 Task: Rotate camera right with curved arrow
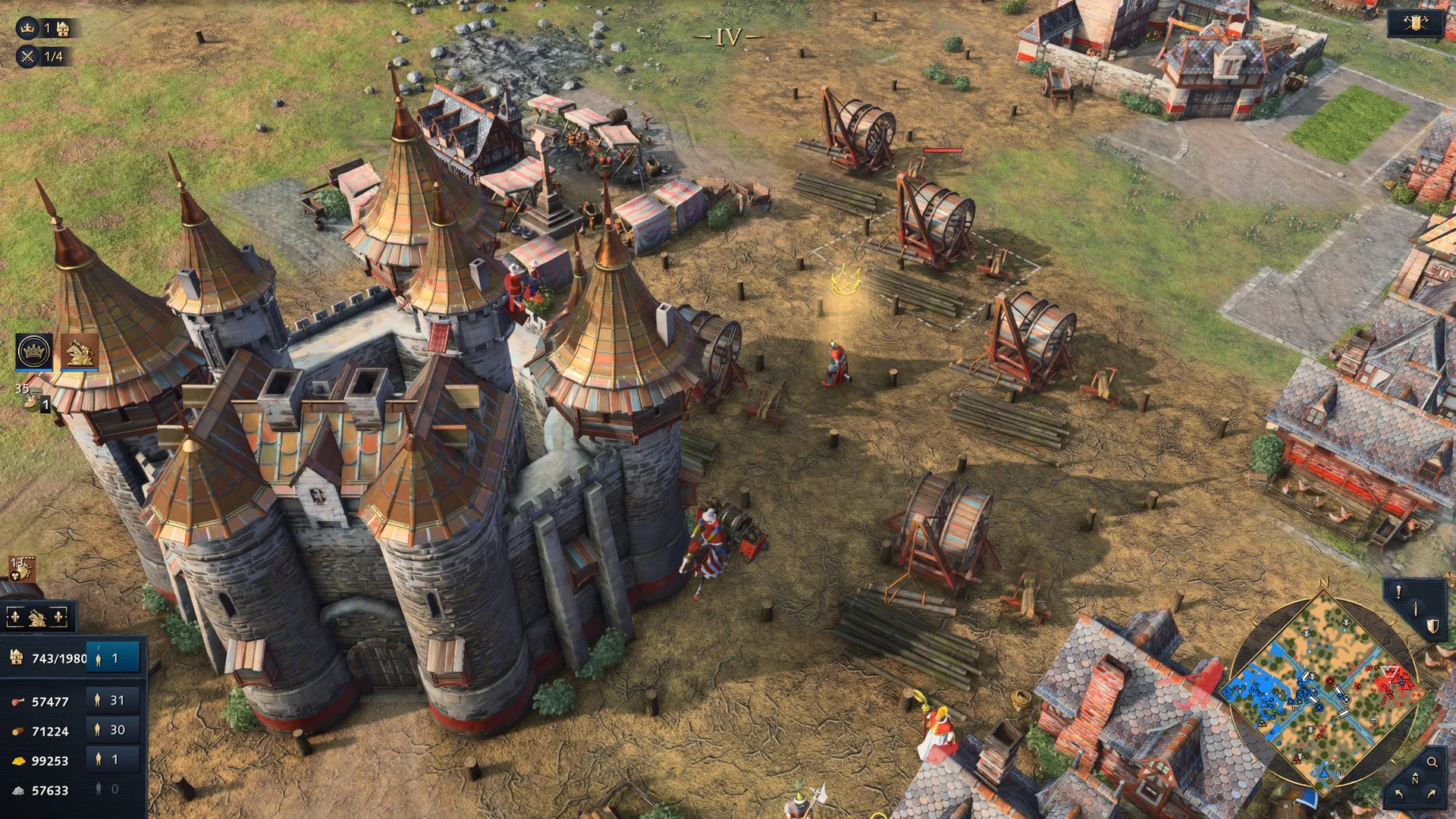click(1432, 794)
